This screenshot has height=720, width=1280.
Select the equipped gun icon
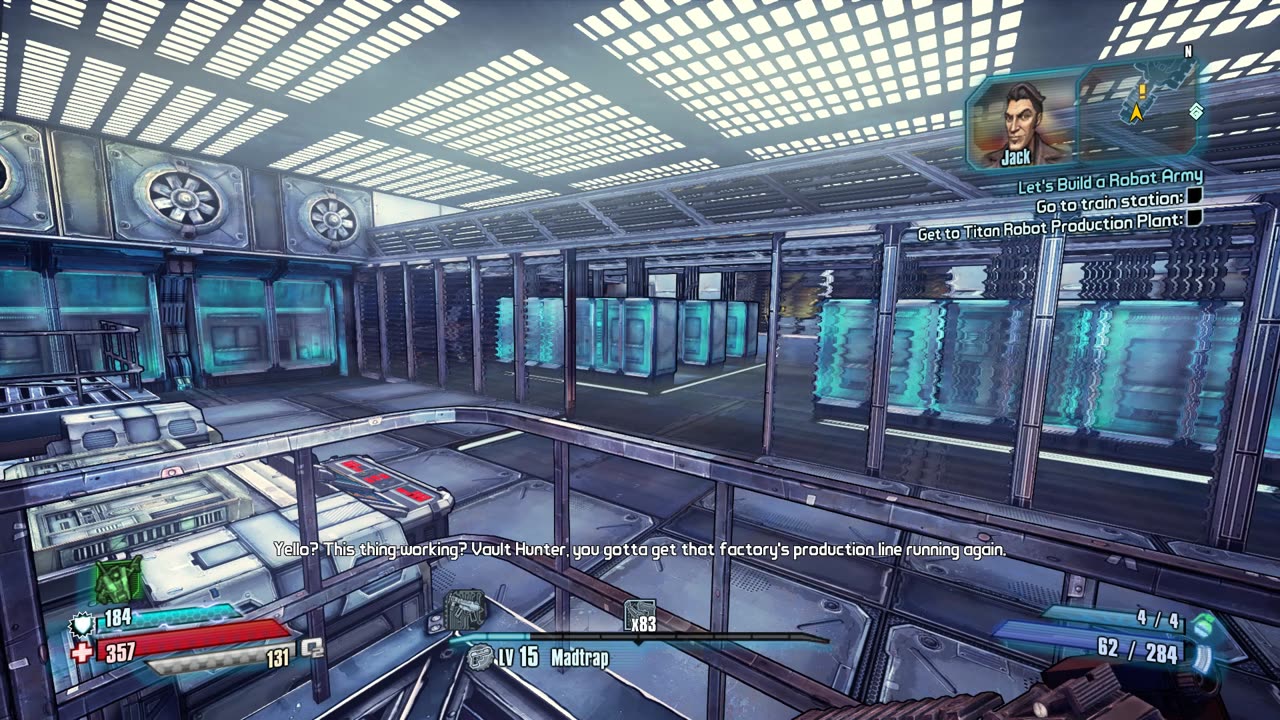pyautogui.click(x=465, y=608)
